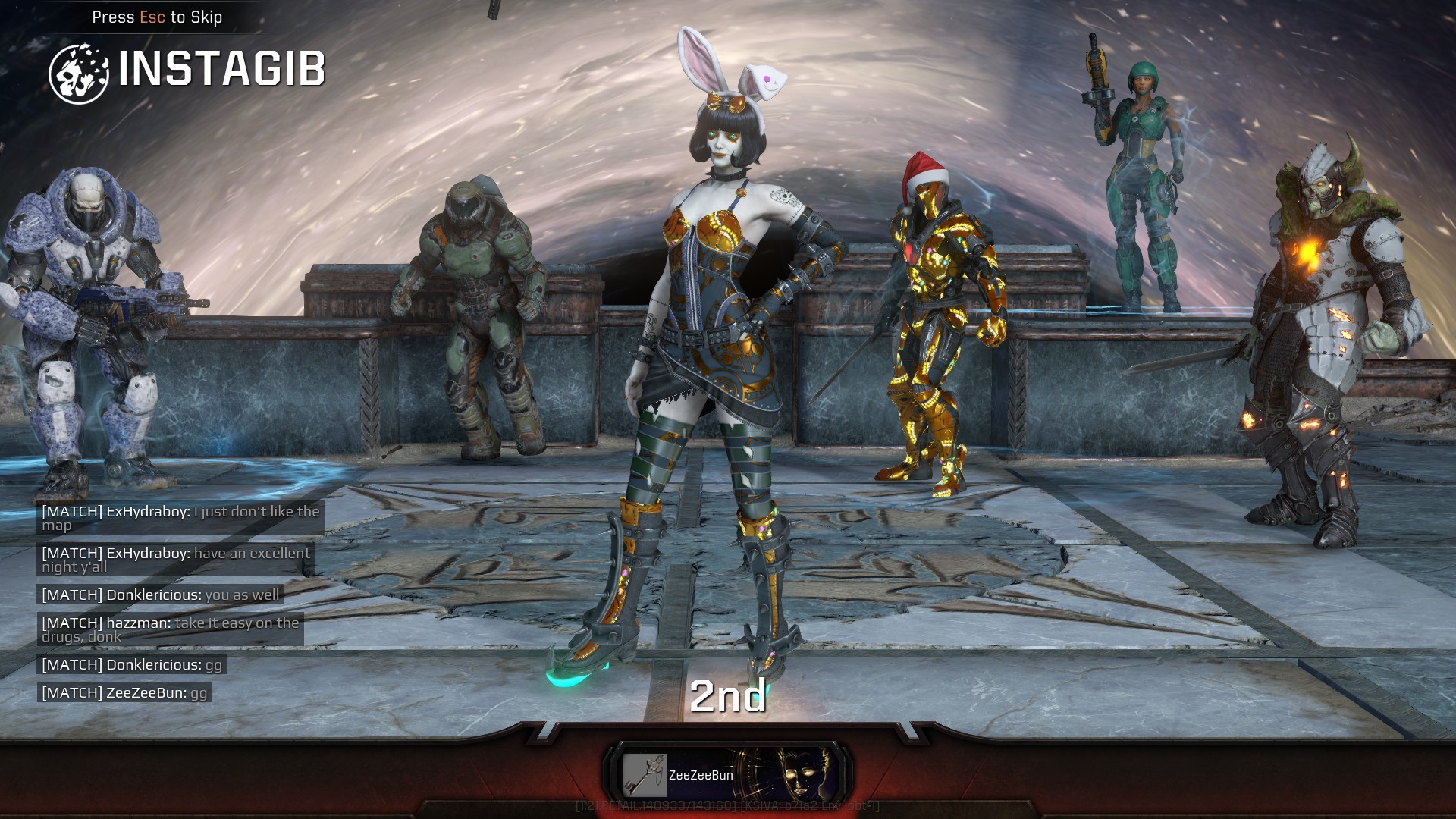The width and height of the screenshot is (1456, 819).
Task: Click ExHydraboy's "have an excellent night" message
Action: [176, 560]
